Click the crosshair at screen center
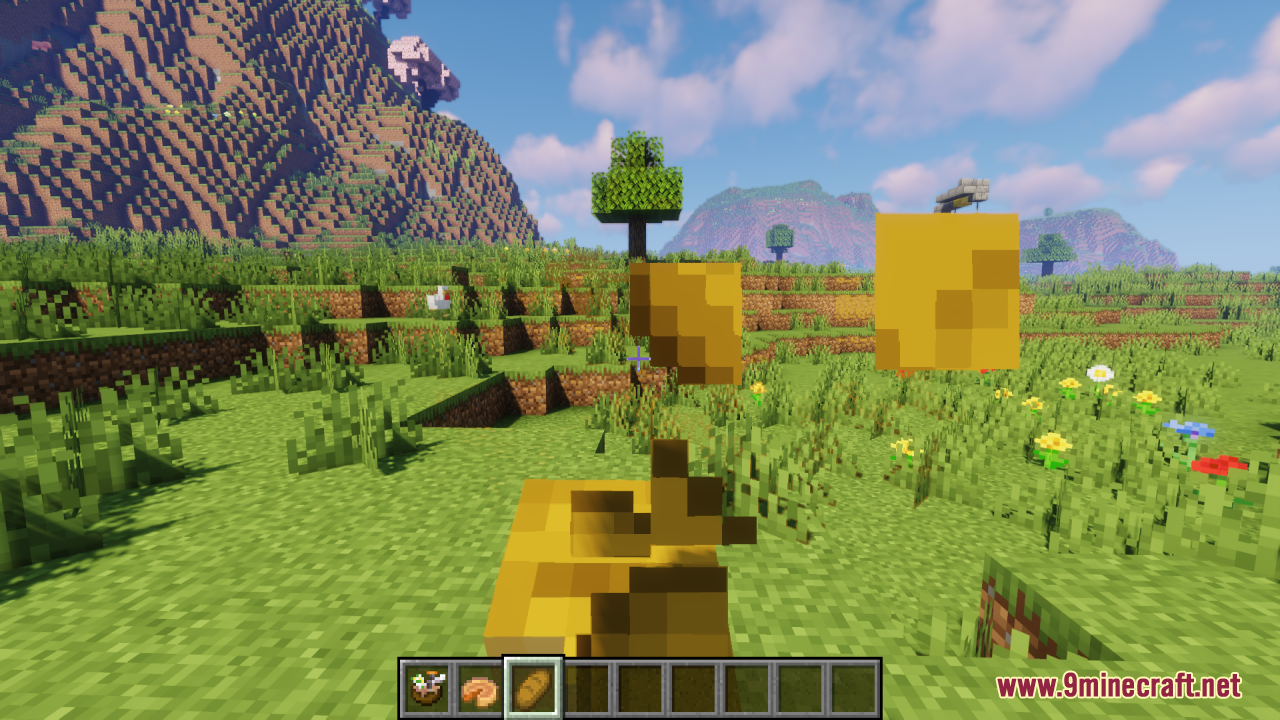The height and width of the screenshot is (720, 1280). tap(639, 357)
